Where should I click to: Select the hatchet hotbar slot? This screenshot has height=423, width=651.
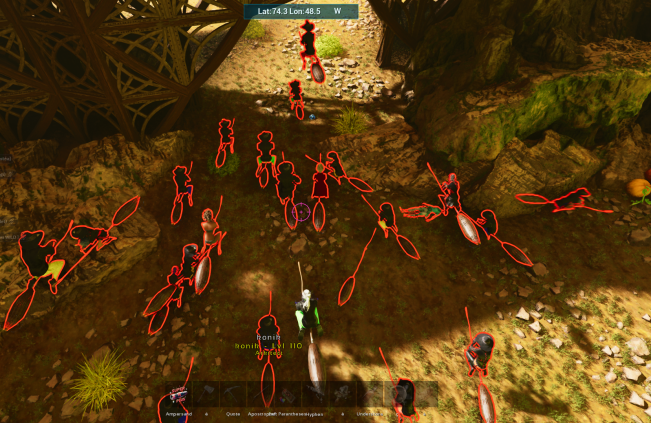(x=207, y=395)
